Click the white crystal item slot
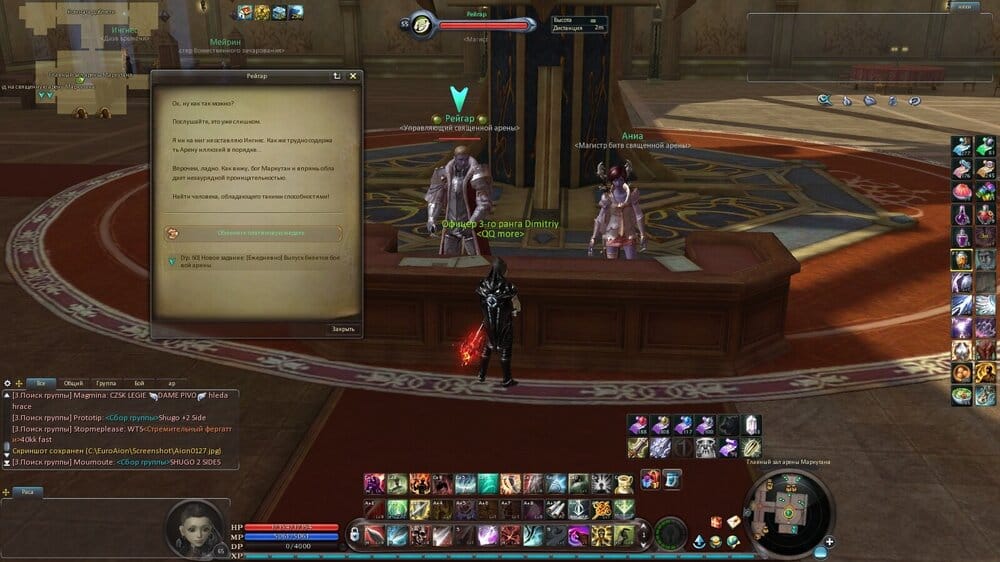The width and height of the screenshot is (1000, 562). point(752,425)
